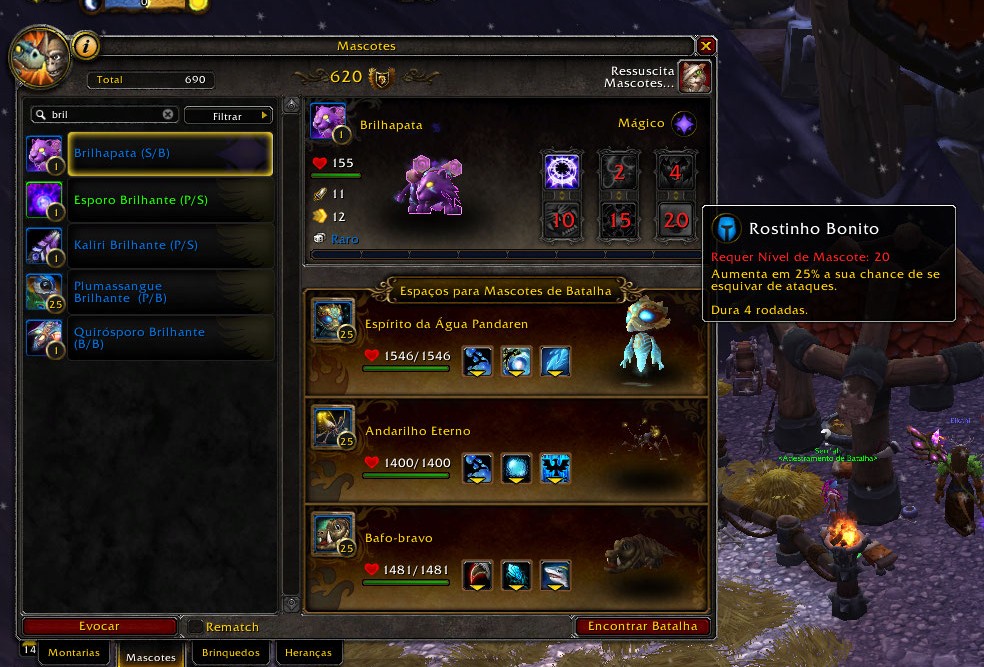Select the Espírito da Água Pandaren slot portrait
Screen dimensions: 984x667
[331, 320]
